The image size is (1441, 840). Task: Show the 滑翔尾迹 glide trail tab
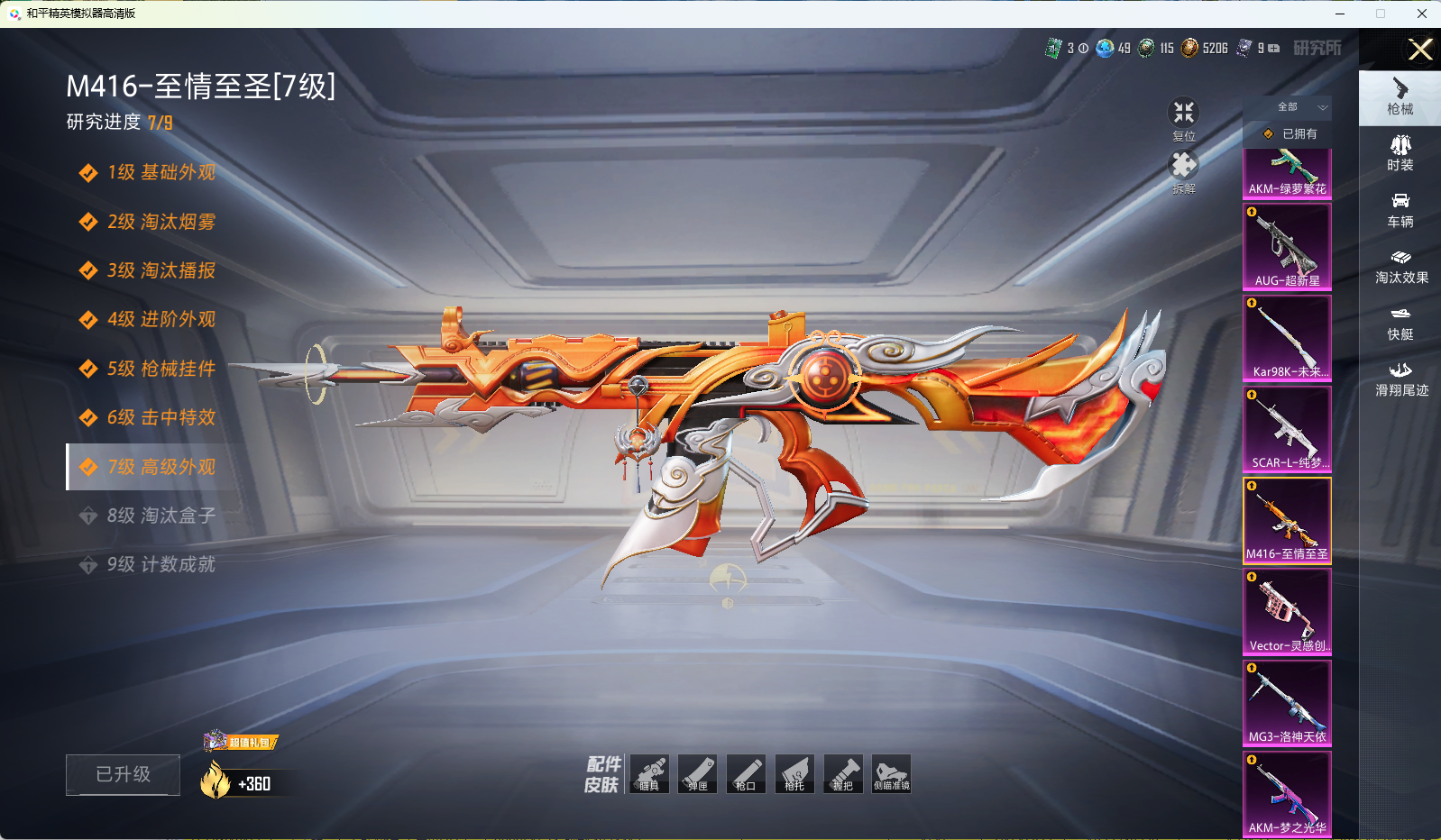click(1400, 379)
